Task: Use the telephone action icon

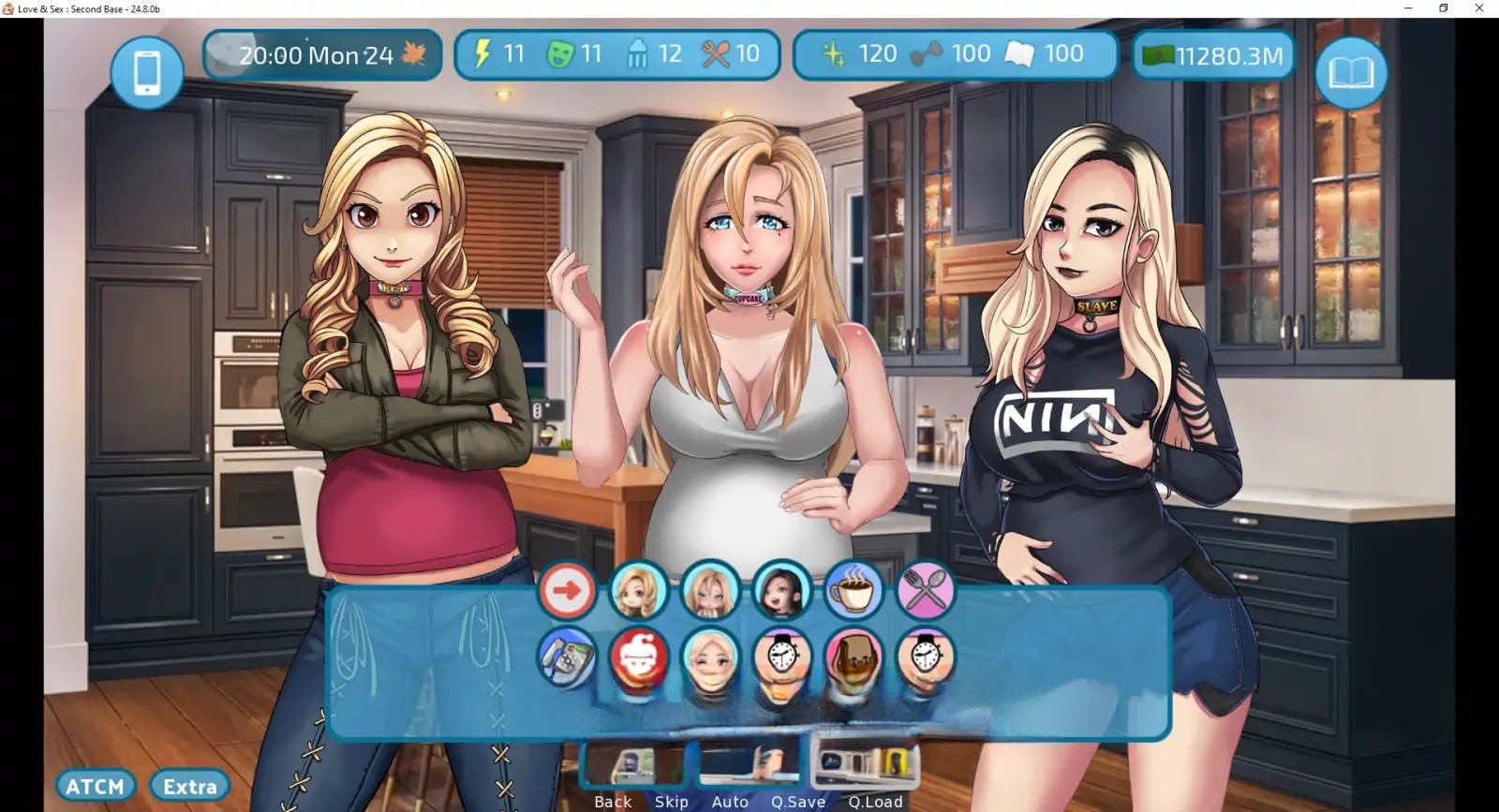Action: click(567, 657)
